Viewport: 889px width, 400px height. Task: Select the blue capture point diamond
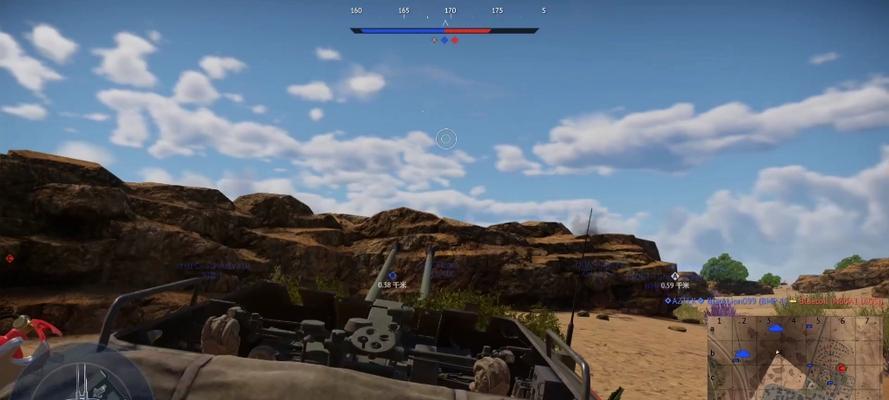(444, 40)
